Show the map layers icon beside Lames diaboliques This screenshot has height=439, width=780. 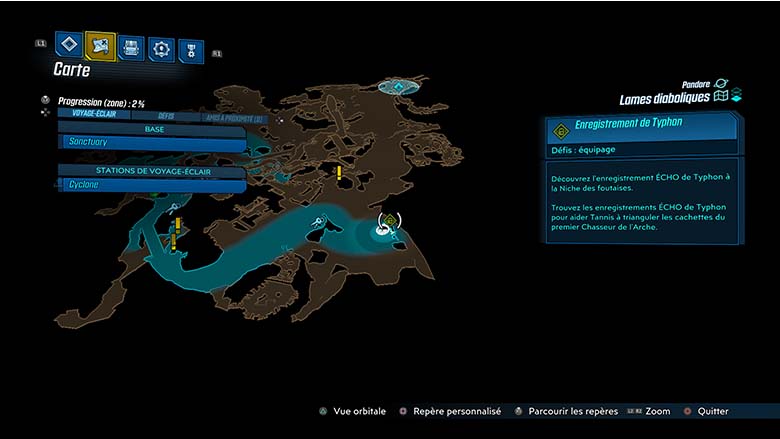(x=720, y=96)
